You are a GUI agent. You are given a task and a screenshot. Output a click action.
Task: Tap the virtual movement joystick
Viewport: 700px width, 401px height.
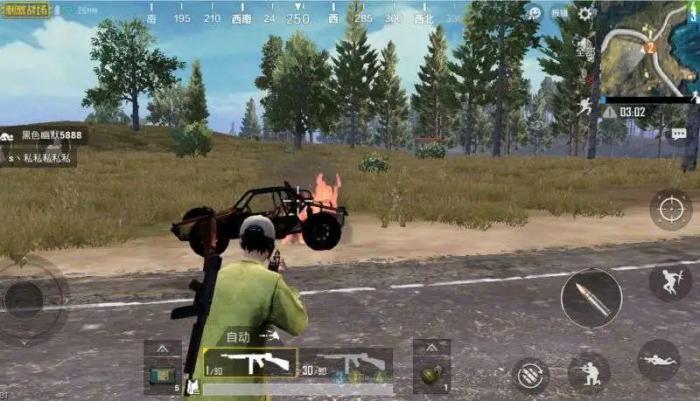(26, 299)
